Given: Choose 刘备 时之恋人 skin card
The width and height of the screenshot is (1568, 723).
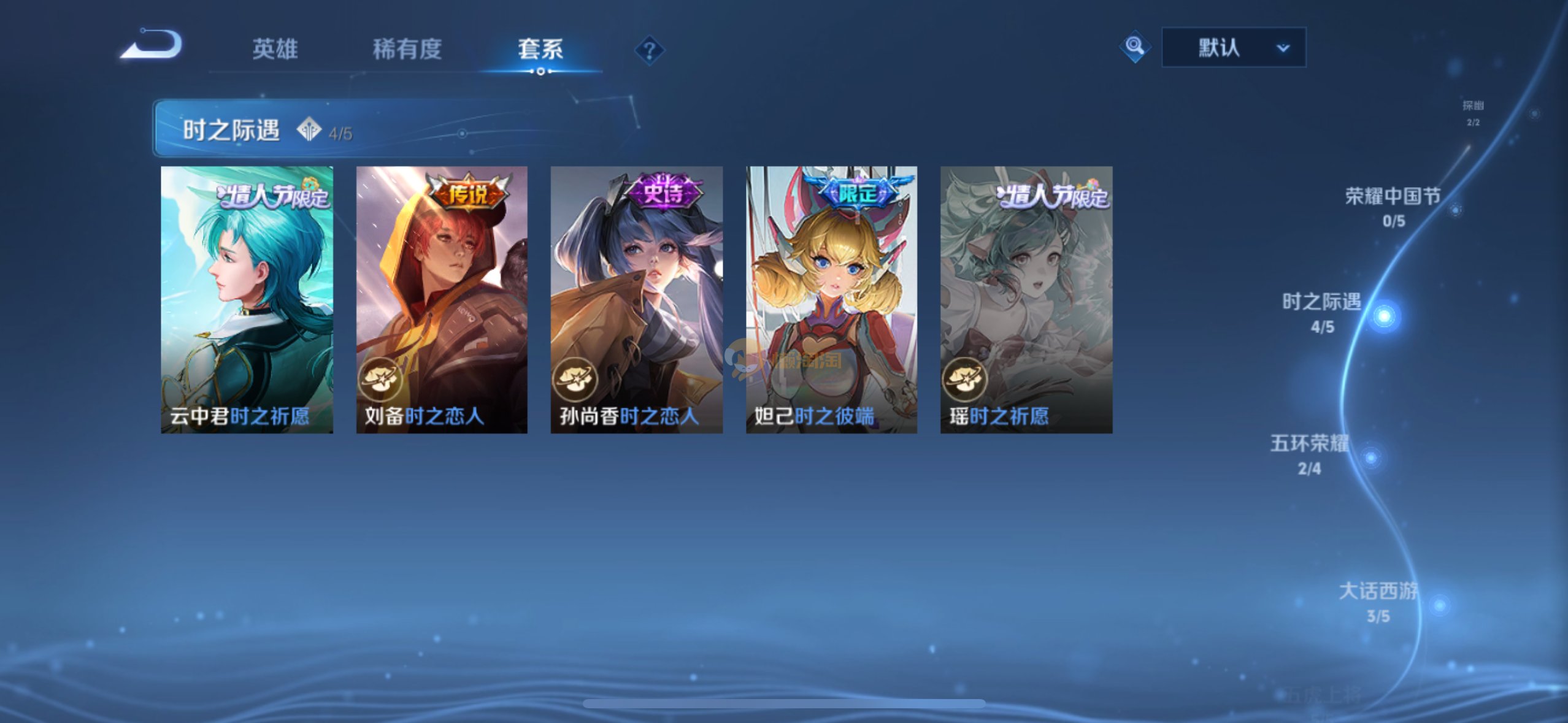Looking at the screenshot, I should 442,299.
